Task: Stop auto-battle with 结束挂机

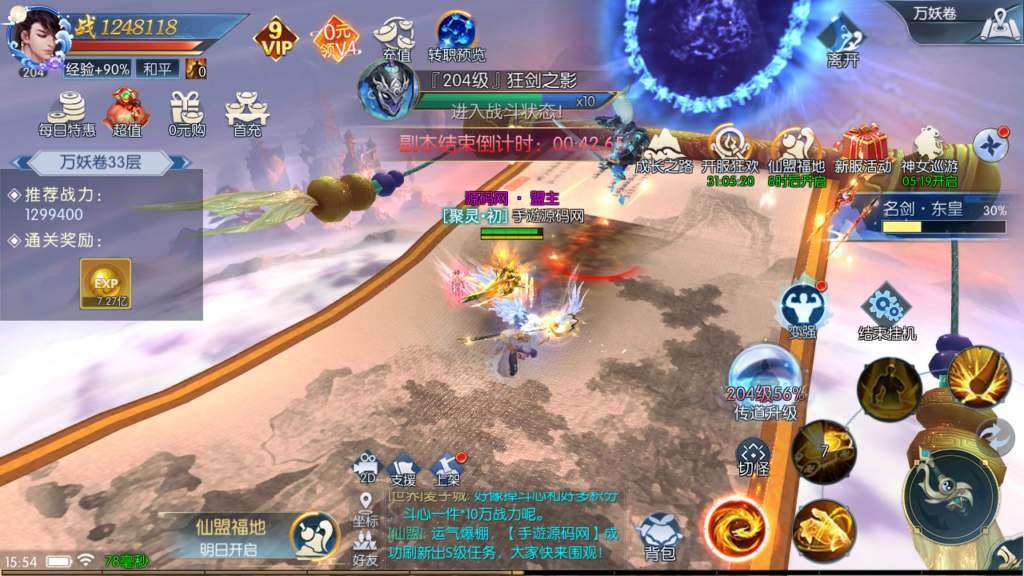Action: (886, 310)
